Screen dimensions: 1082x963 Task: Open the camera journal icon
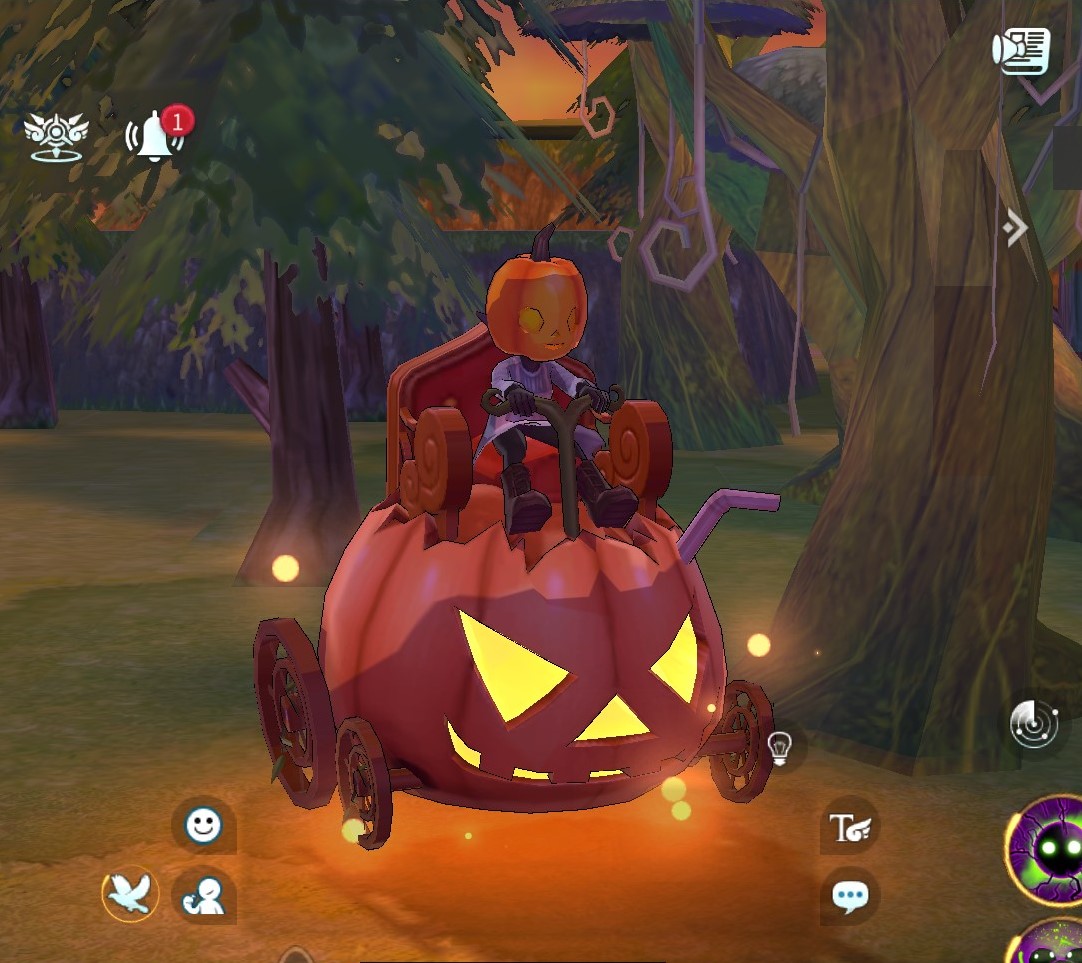(x=1020, y=50)
